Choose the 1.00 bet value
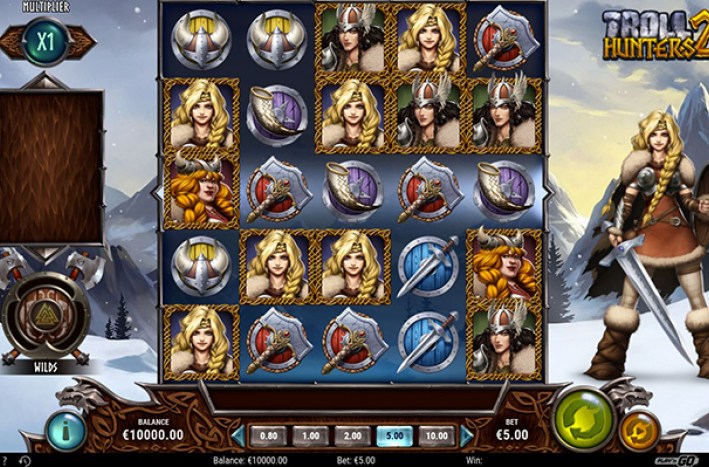The image size is (709, 467). [x=310, y=436]
